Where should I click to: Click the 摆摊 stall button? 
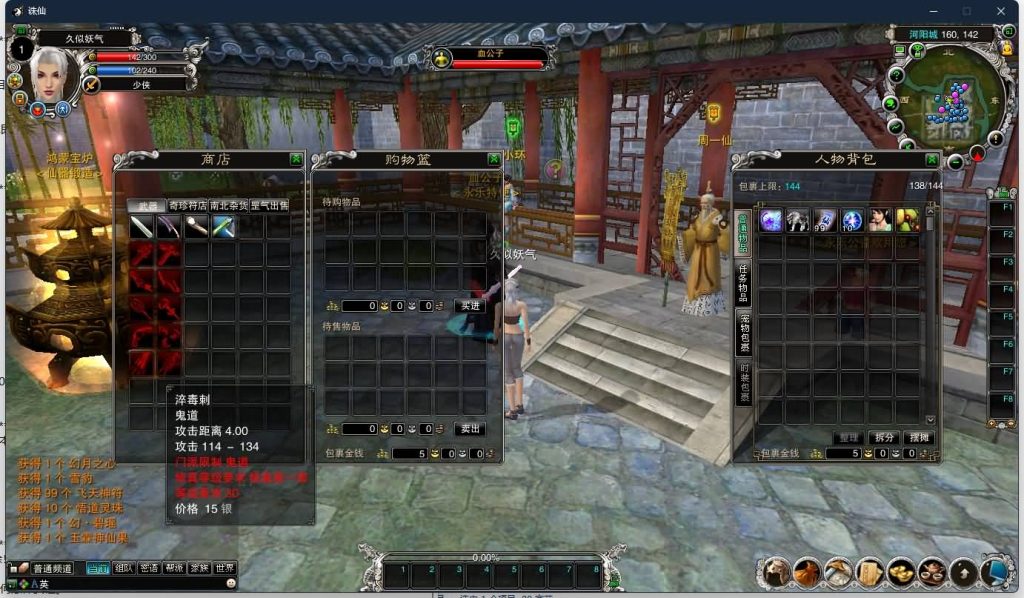click(917, 437)
